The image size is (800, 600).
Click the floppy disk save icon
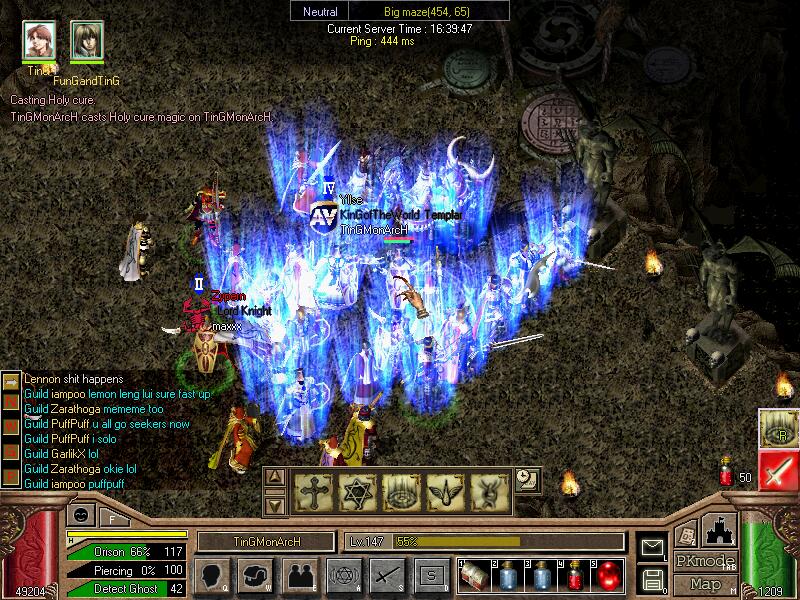(x=652, y=578)
